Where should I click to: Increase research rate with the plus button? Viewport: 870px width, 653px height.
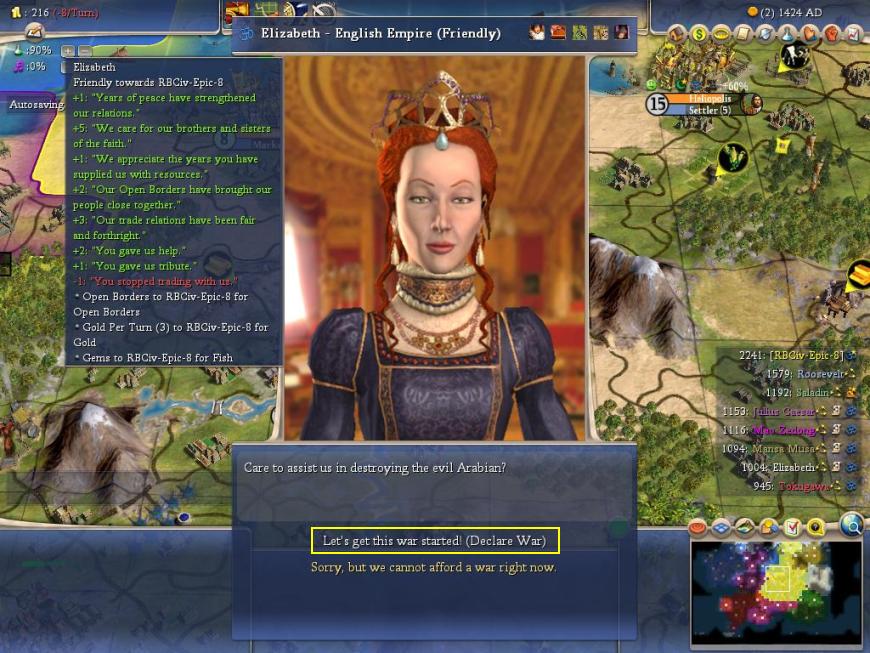[x=67, y=50]
